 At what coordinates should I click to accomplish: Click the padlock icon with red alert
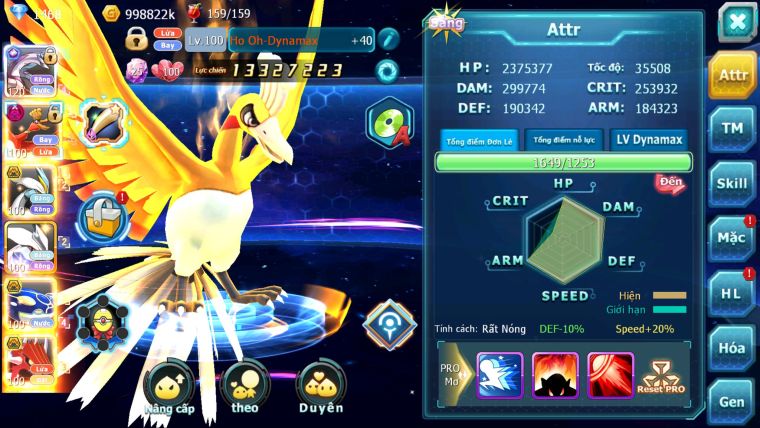click(103, 215)
